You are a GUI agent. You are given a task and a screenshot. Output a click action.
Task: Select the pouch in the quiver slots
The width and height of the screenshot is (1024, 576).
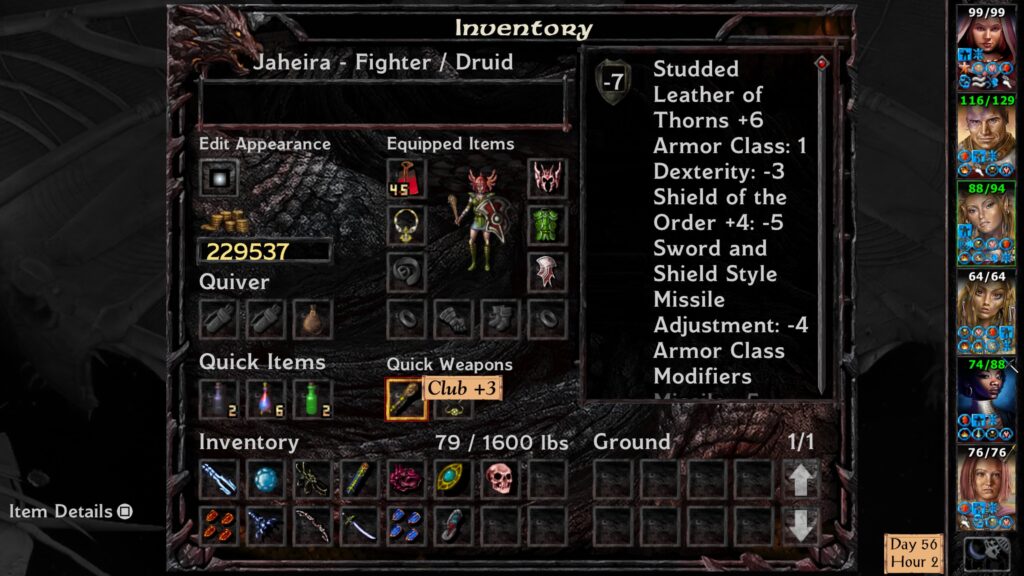[x=312, y=319]
